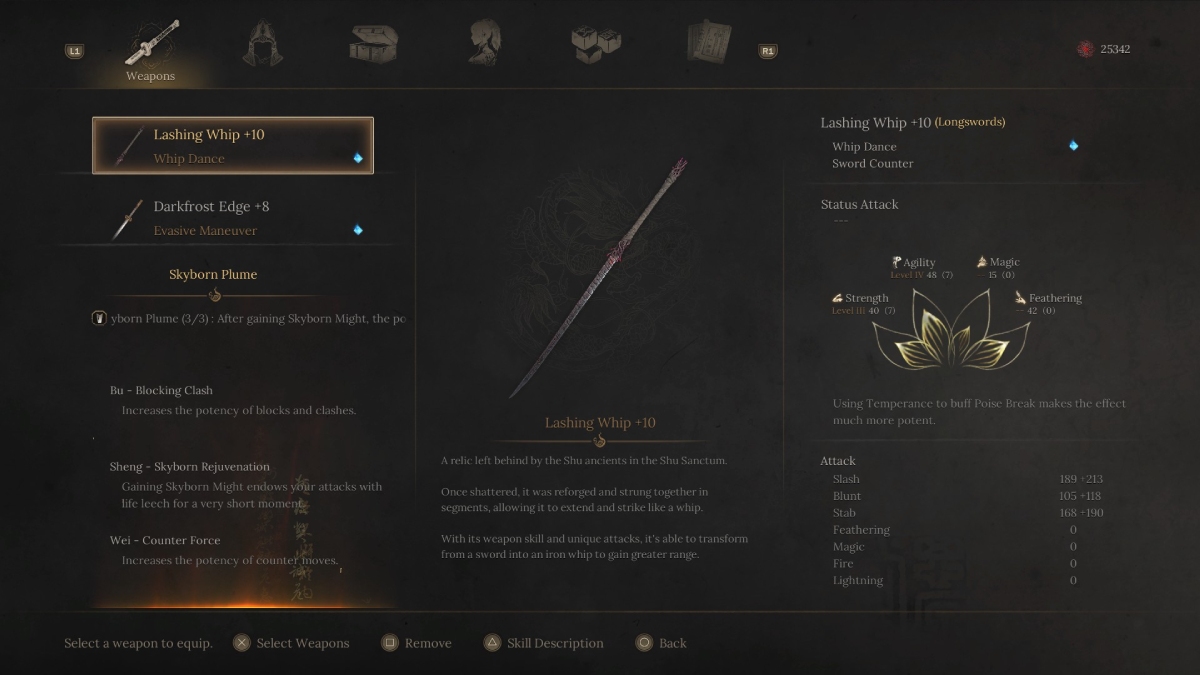Choose the Sheng - Skyborn Rejuvenation entry
The image size is (1200, 675).
click(189, 466)
